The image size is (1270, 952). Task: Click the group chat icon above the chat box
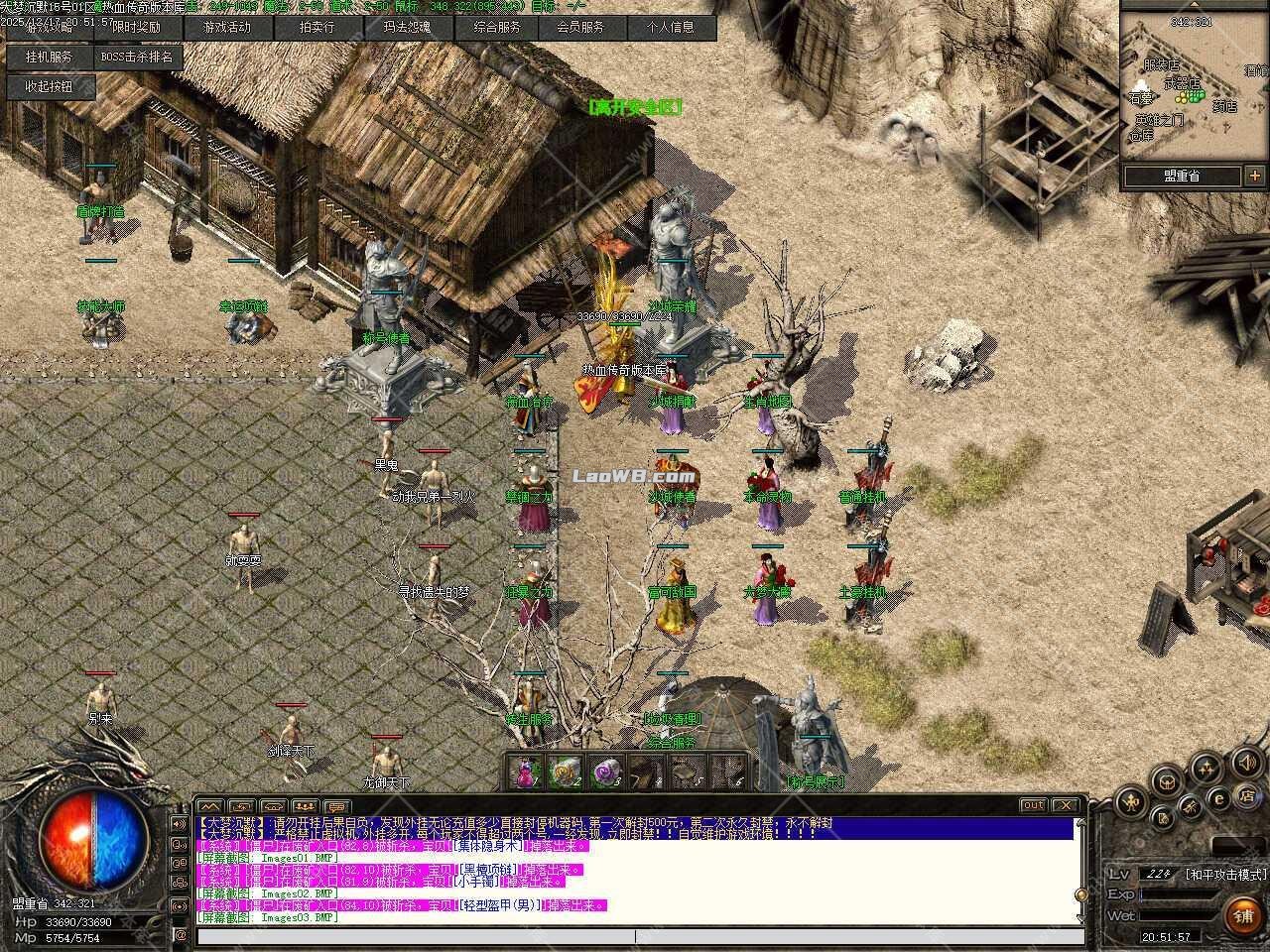tap(304, 804)
